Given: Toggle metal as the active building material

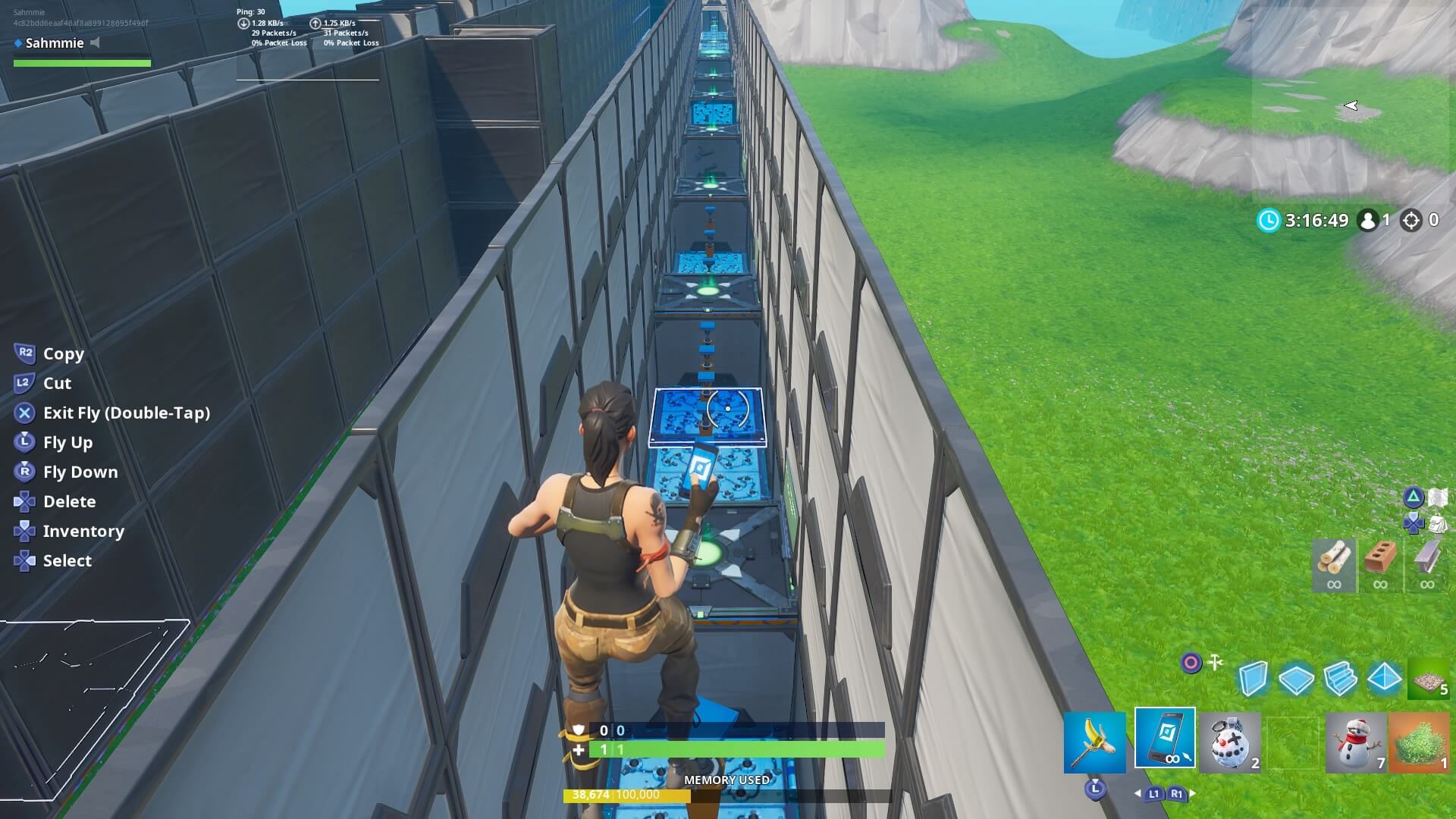Looking at the screenshot, I should [x=1426, y=563].
